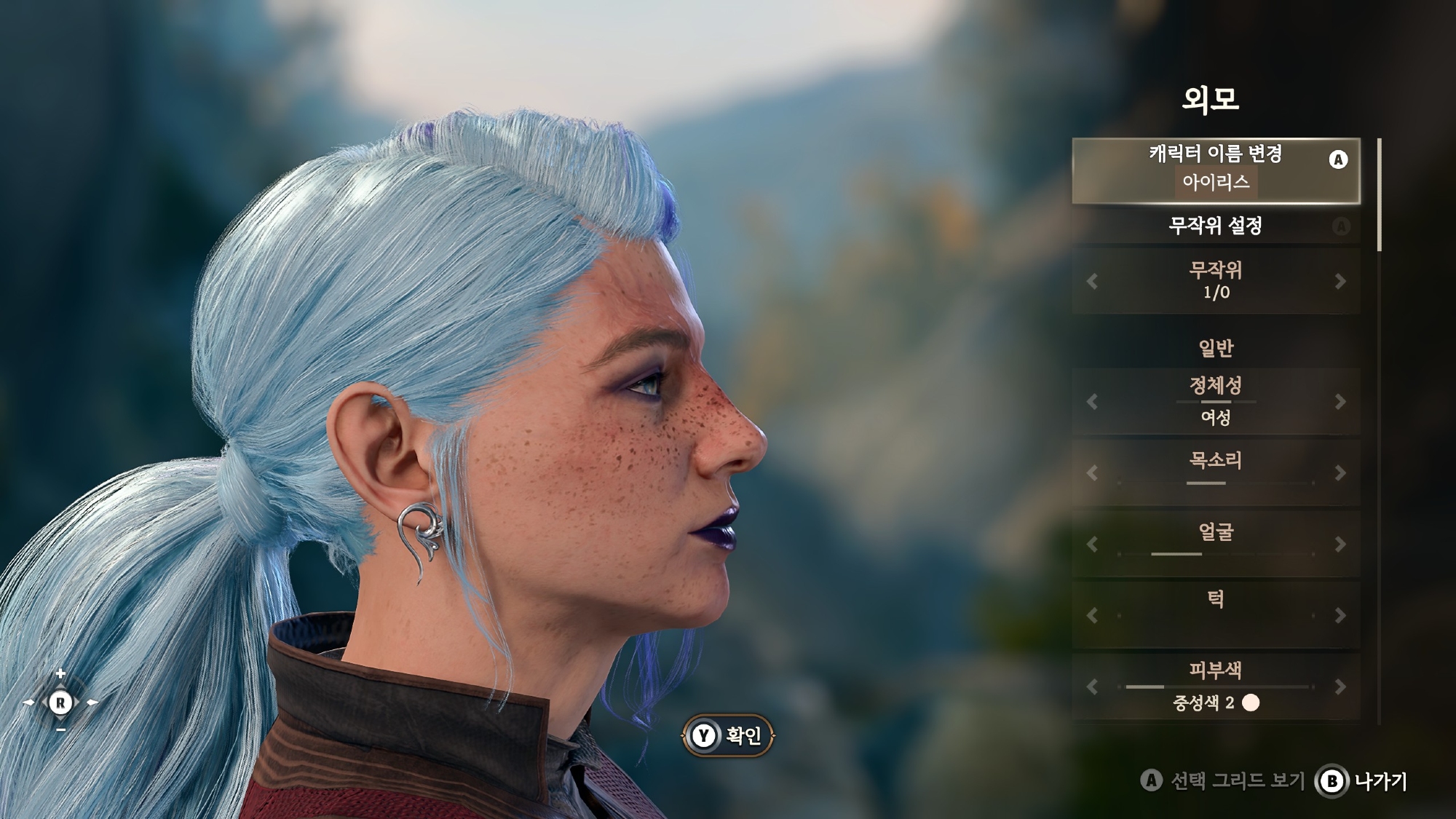The width and height of the screenshot is (1456, 819).
Task: Confirm appearance with the 확인 button
Action: tap(728, 736)
